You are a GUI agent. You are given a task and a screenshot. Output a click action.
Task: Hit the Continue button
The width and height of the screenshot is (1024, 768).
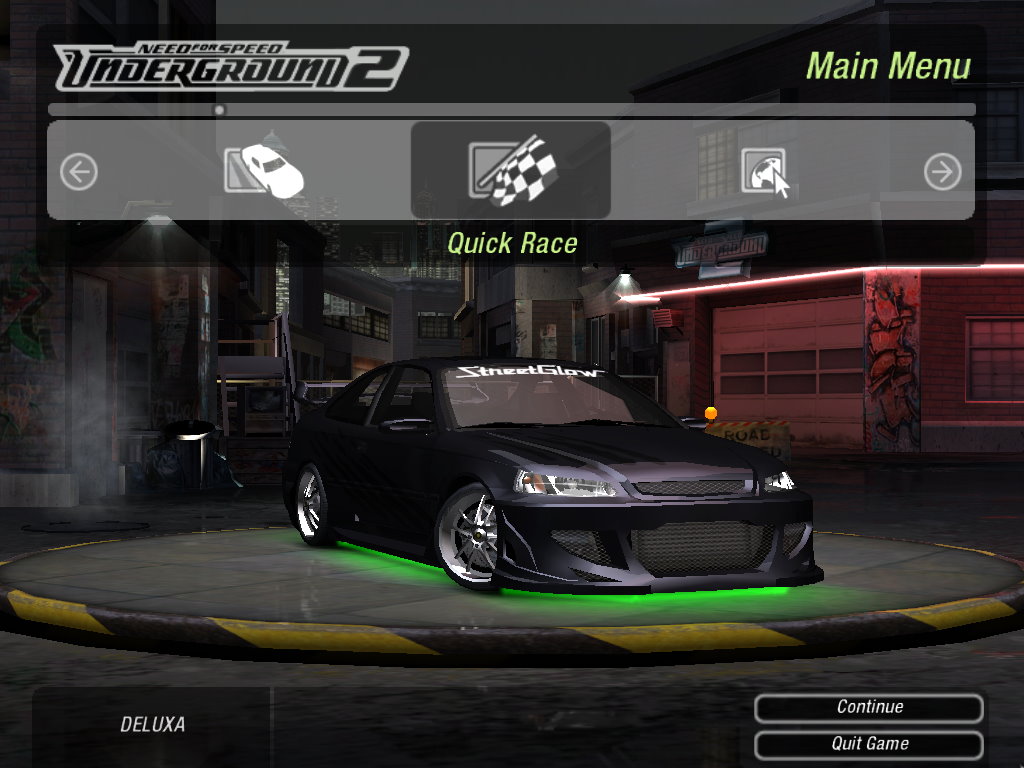(869, 708)
